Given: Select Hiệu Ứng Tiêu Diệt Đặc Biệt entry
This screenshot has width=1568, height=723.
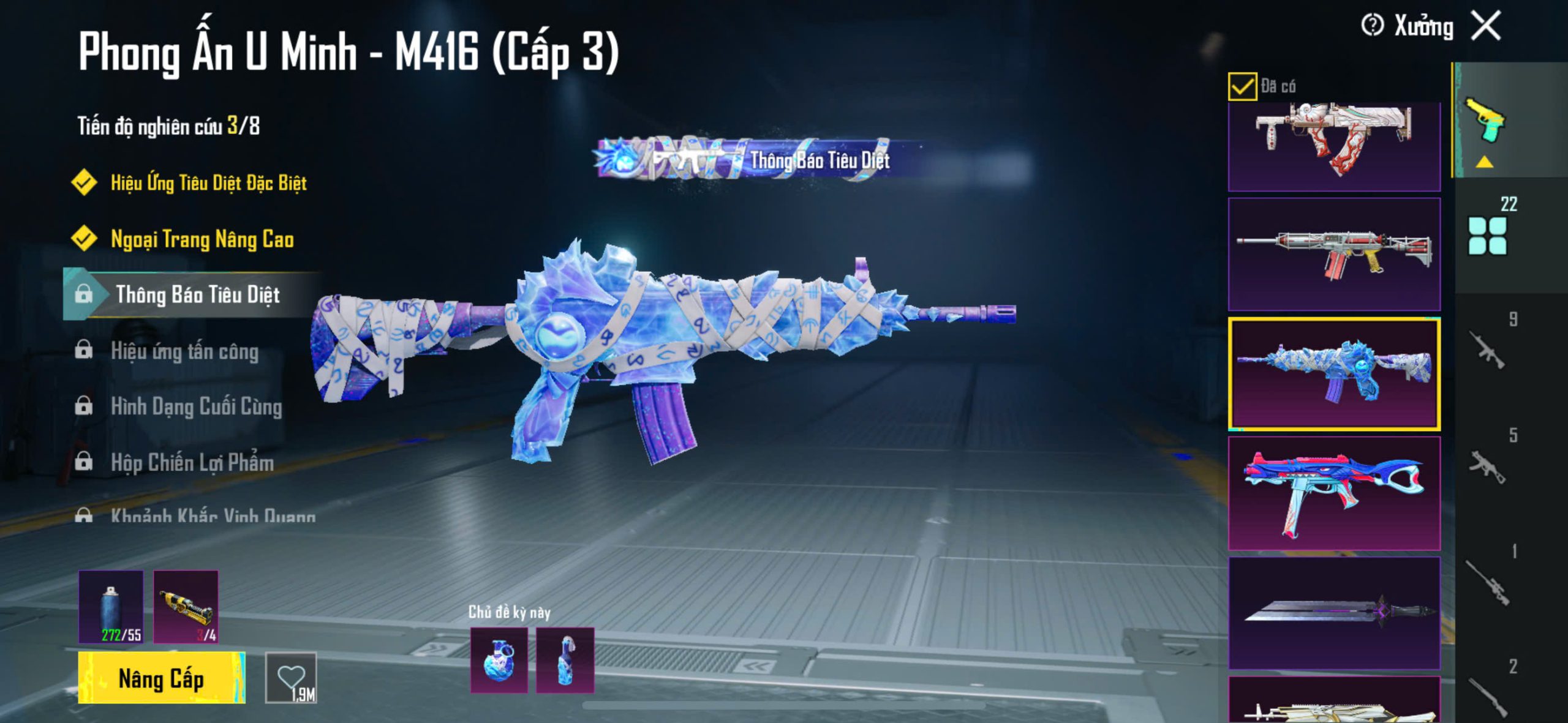Looking at the screenshot, I should coord(208,182).
